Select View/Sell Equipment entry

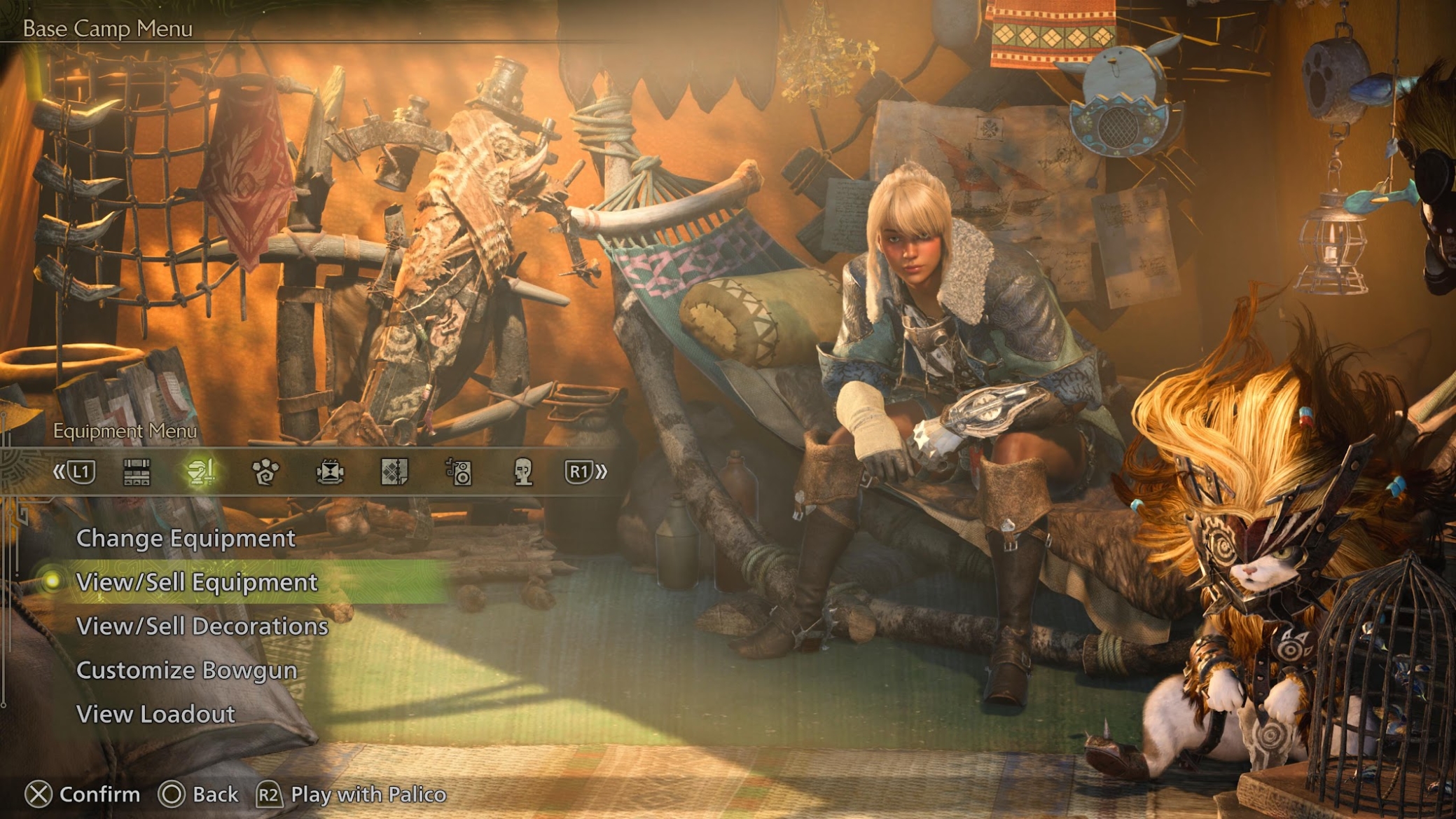click(197, 582)
